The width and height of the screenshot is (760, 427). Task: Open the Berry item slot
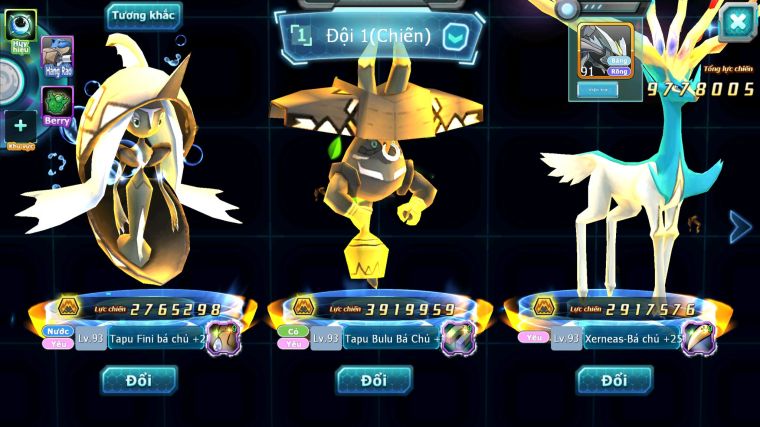click(57, 104)
